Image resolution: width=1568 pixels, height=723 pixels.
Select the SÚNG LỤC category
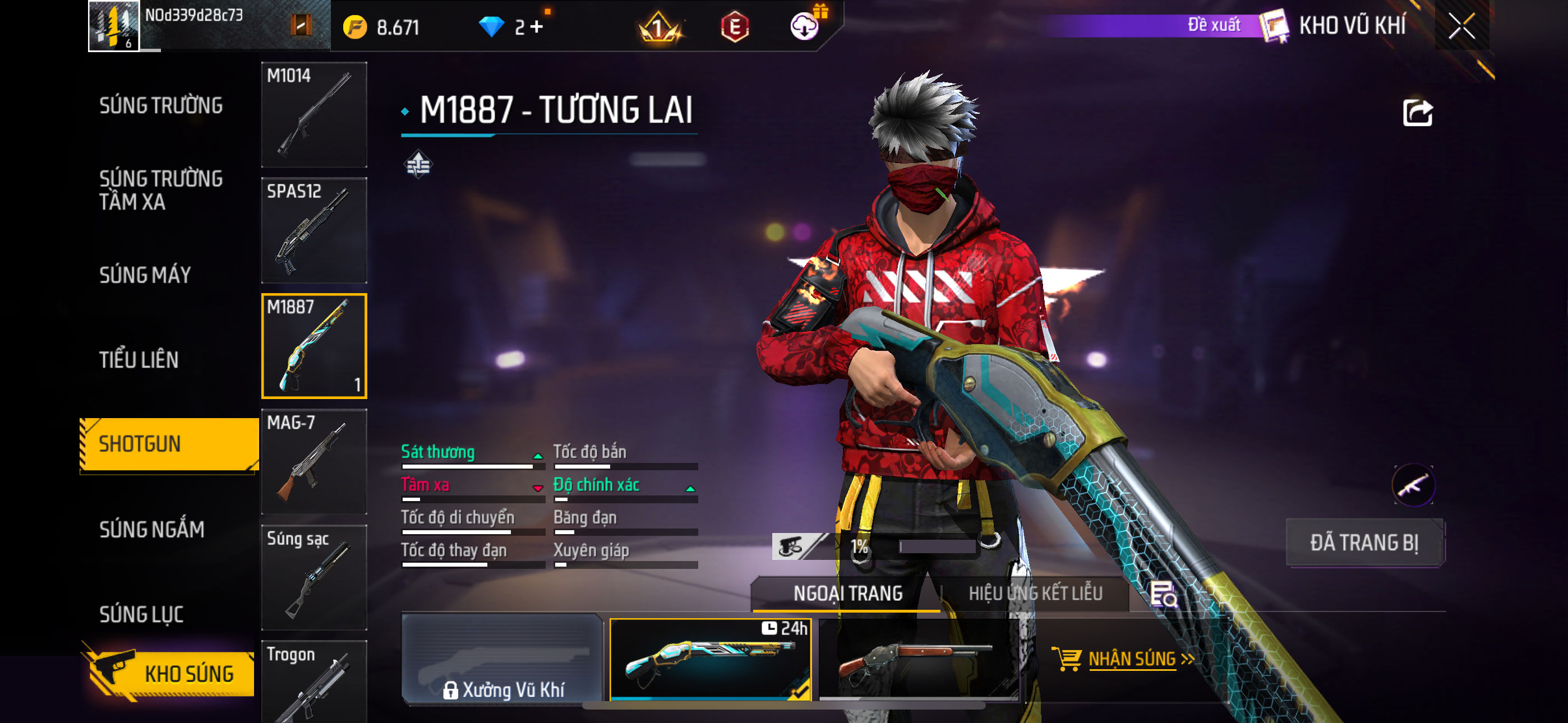pyautogui.click(x=141, y=614)
